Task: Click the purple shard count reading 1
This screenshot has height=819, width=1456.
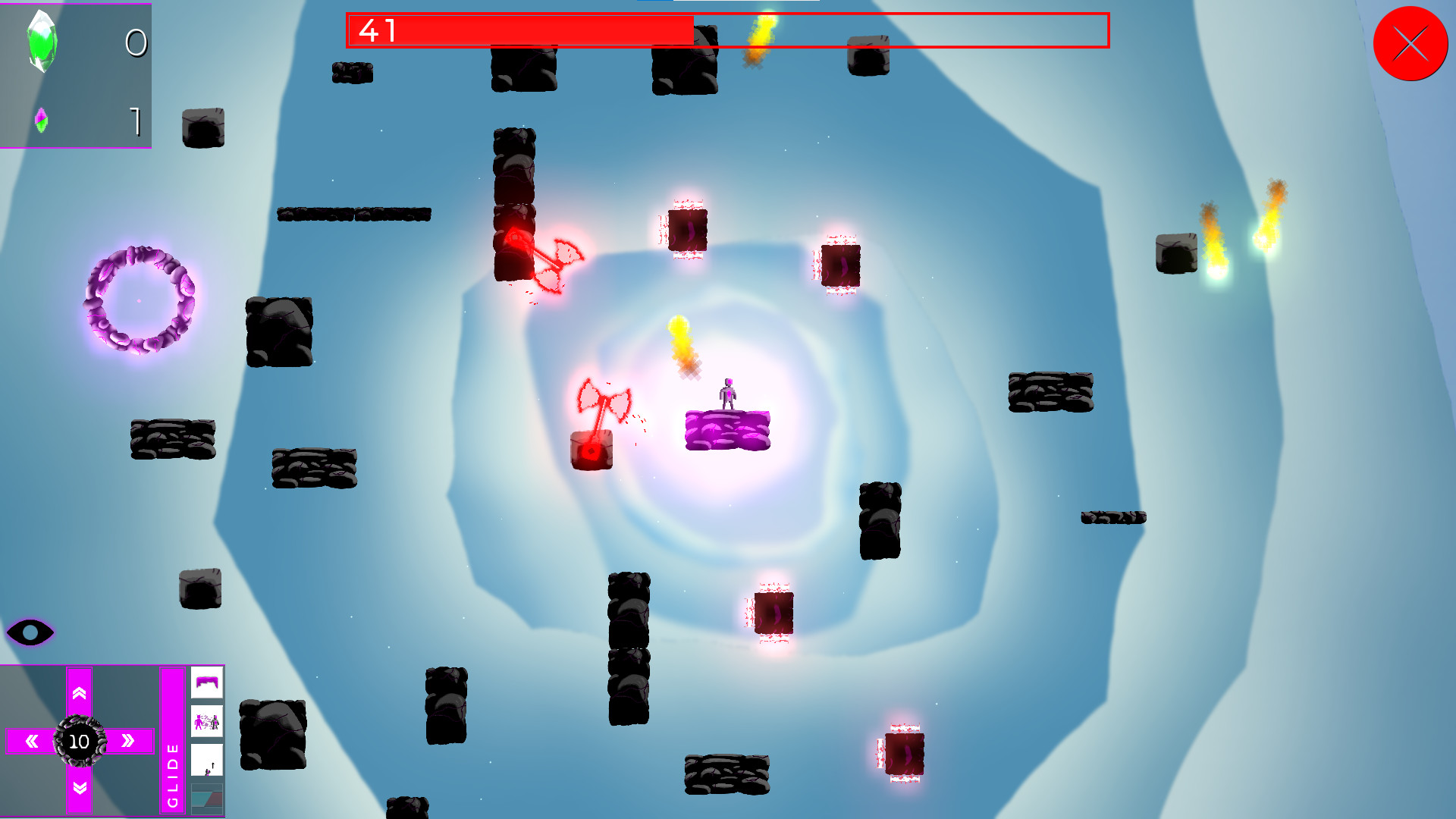Action: pos(136,121)
